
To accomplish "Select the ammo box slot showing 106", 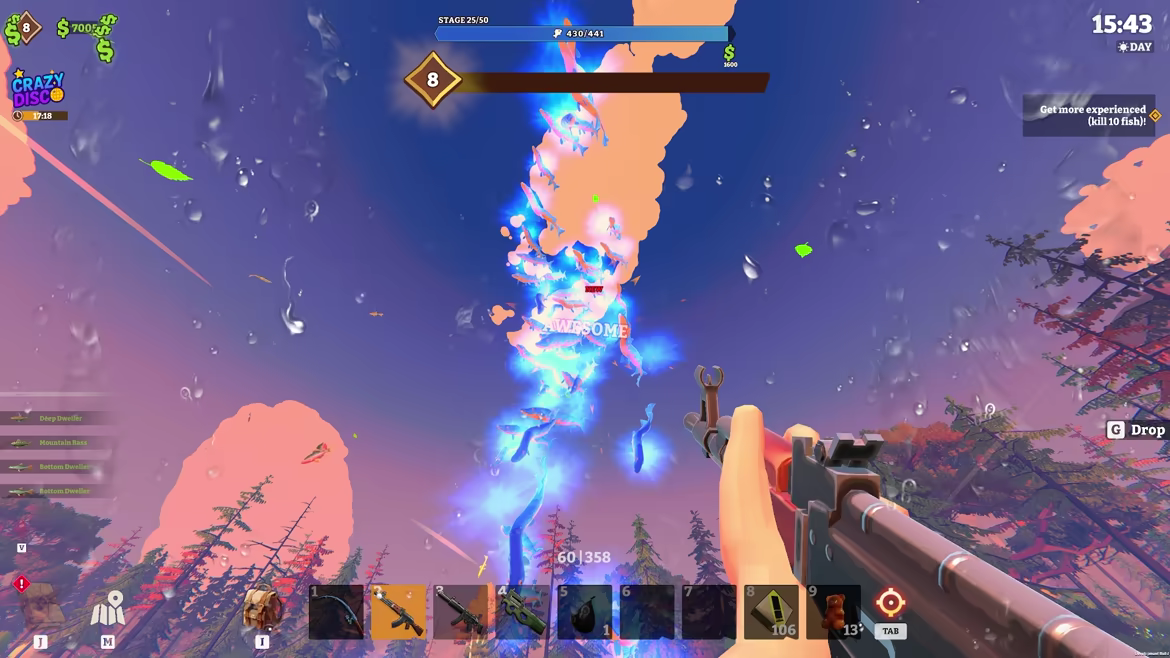I will pyautogui.click(x=771, y=612).
